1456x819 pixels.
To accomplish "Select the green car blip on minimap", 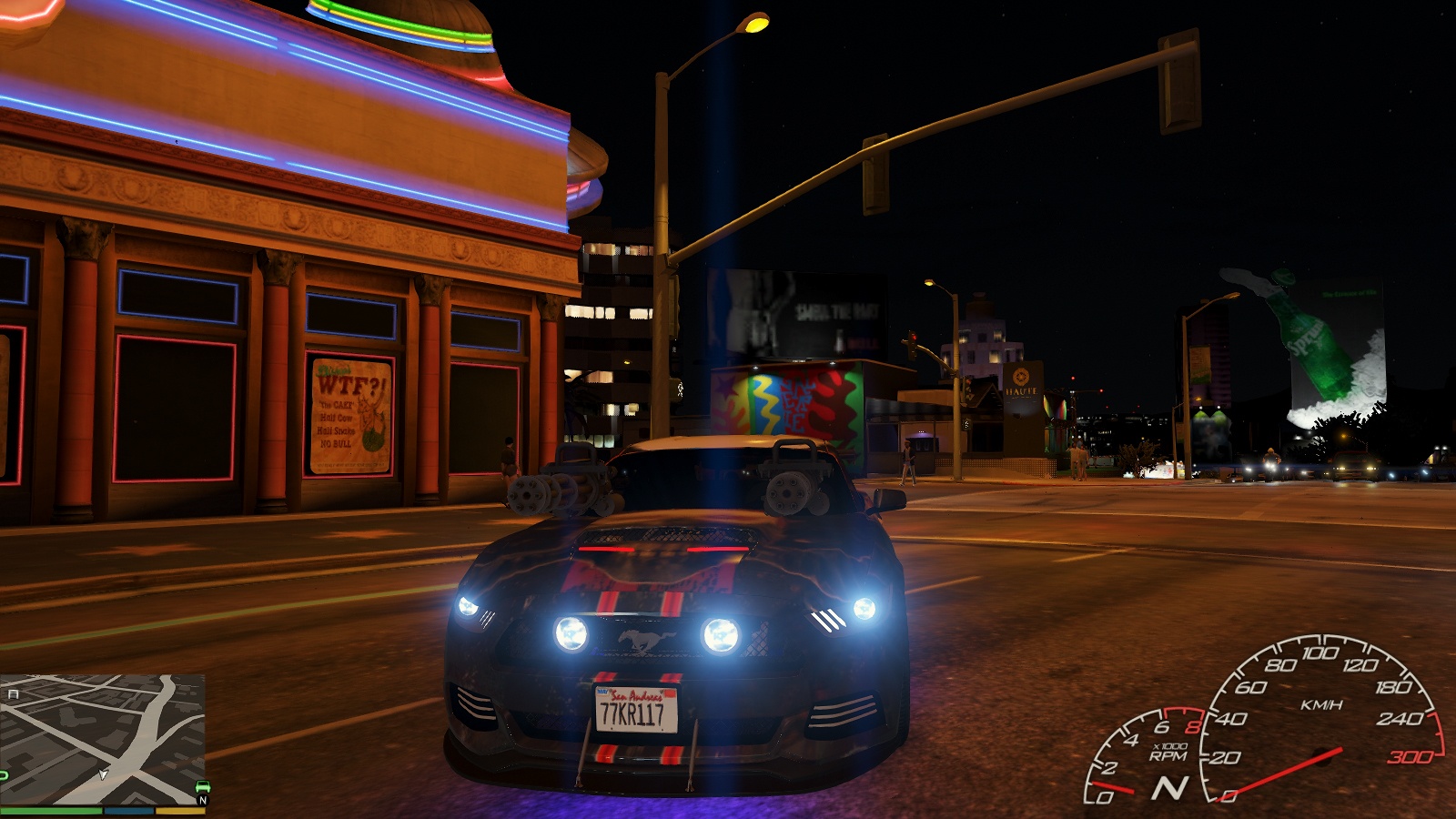I will tap(201, 786).
